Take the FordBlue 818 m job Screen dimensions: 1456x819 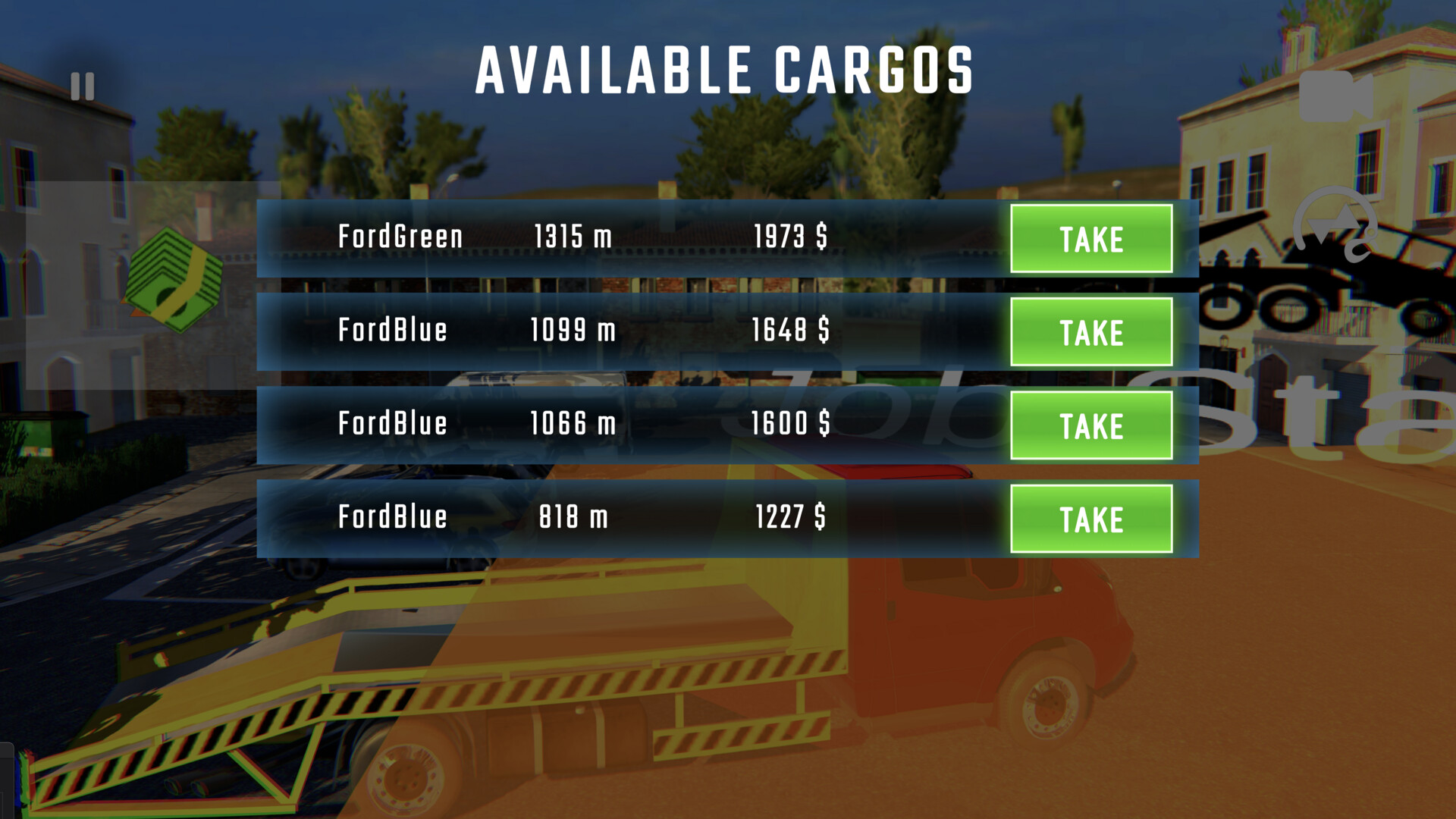1092,518
